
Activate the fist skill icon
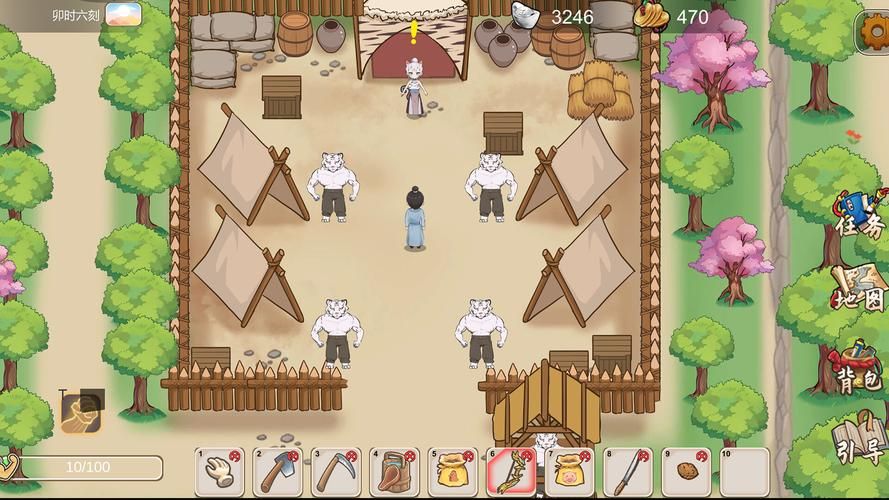[80, 412]
